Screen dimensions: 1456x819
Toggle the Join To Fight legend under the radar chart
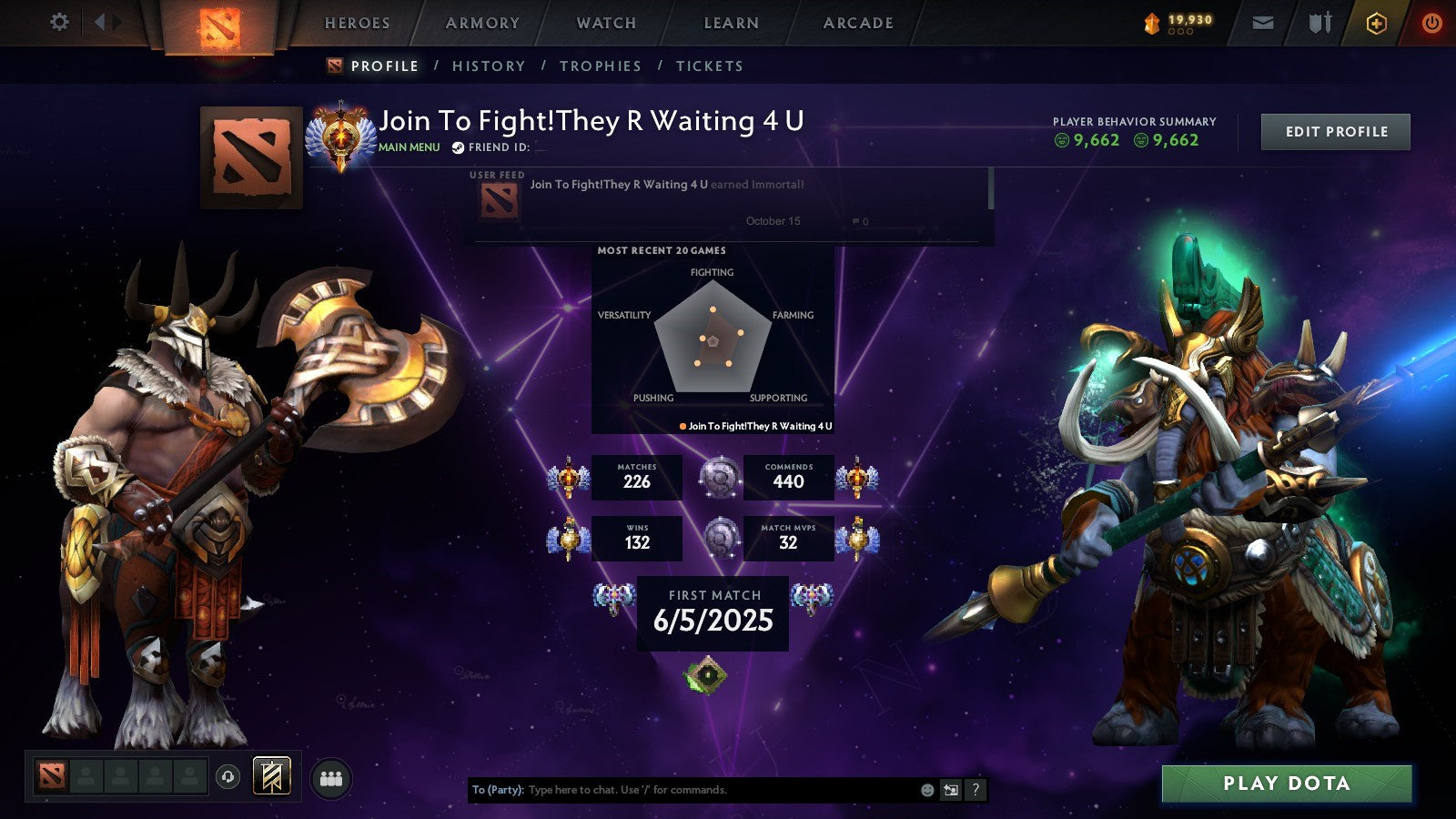coord(757,425)
